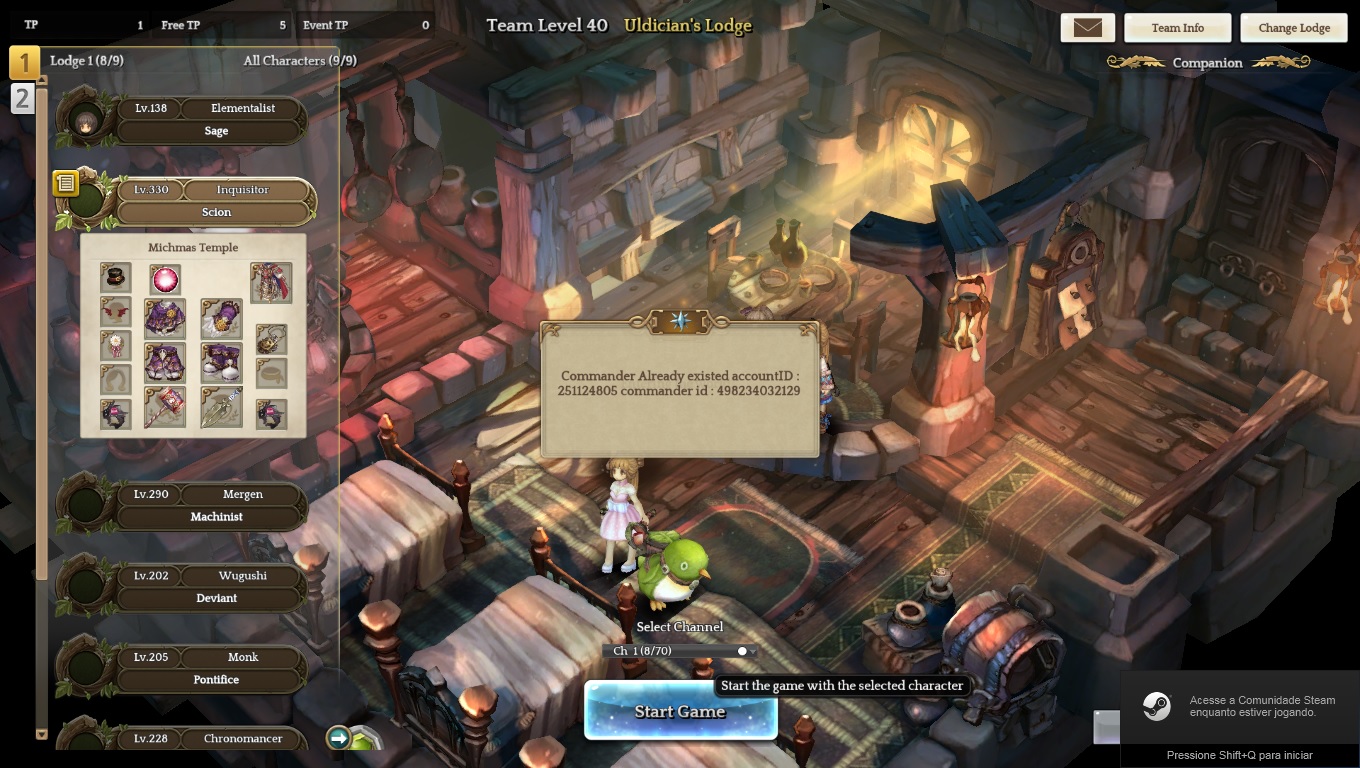The width and height of the screenshot is (1360, 768).
Task: Toggle the yellow equipment list icon
Action: [66, 182]
